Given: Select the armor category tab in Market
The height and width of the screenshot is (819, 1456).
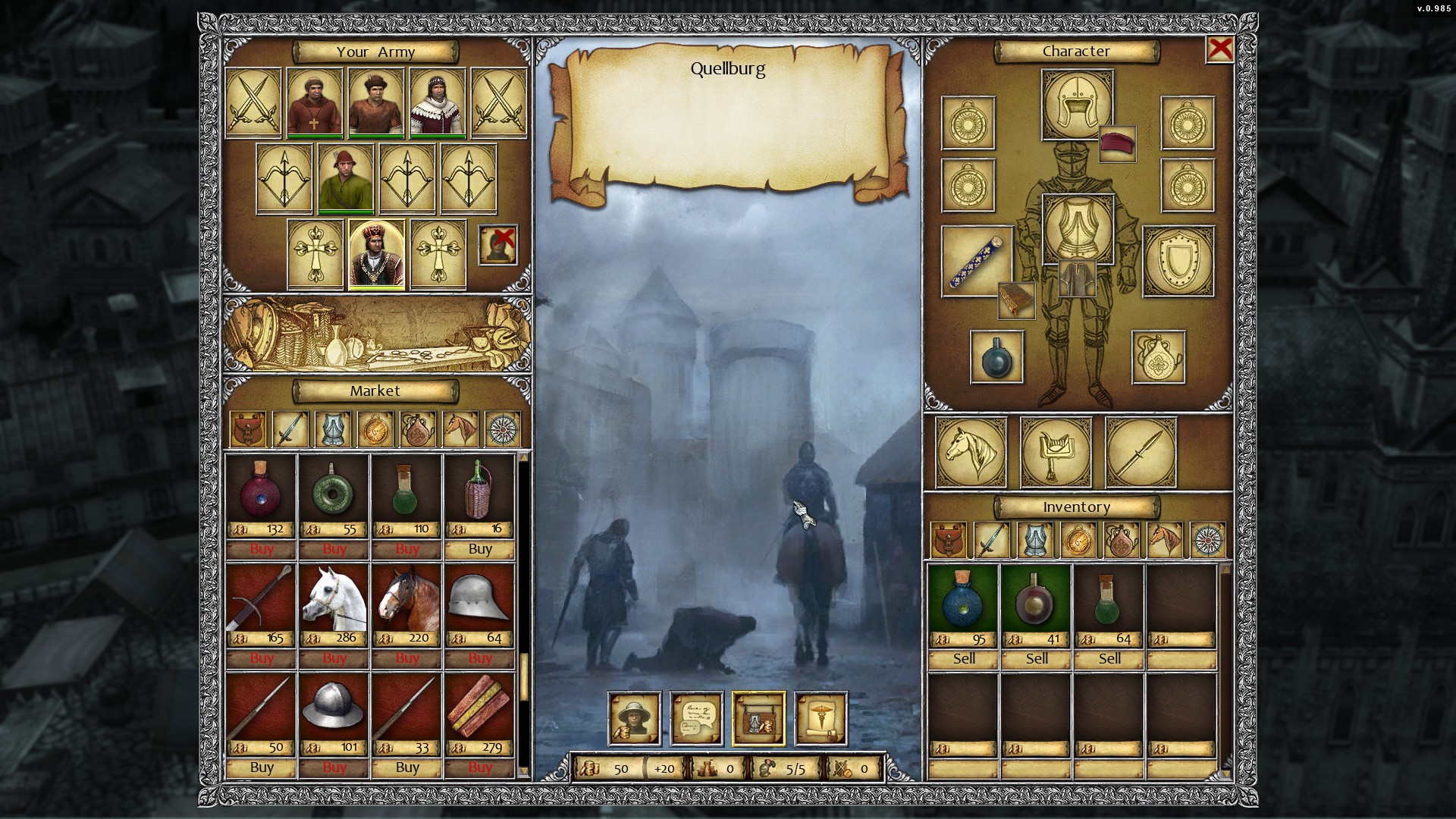Looking at the screenshot, I should tap(334, 428).
